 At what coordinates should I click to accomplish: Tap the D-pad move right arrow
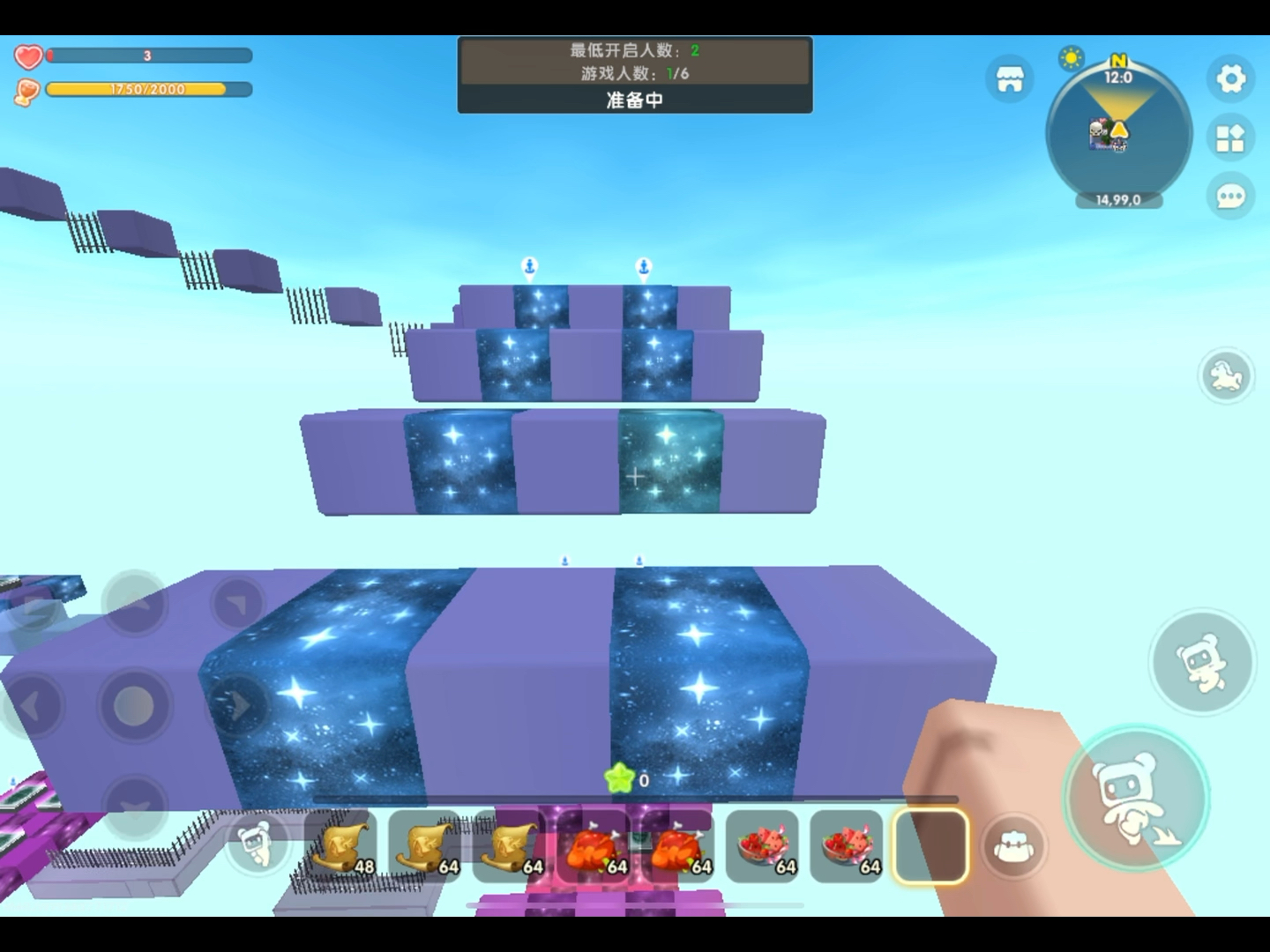[x=236, y=705]
